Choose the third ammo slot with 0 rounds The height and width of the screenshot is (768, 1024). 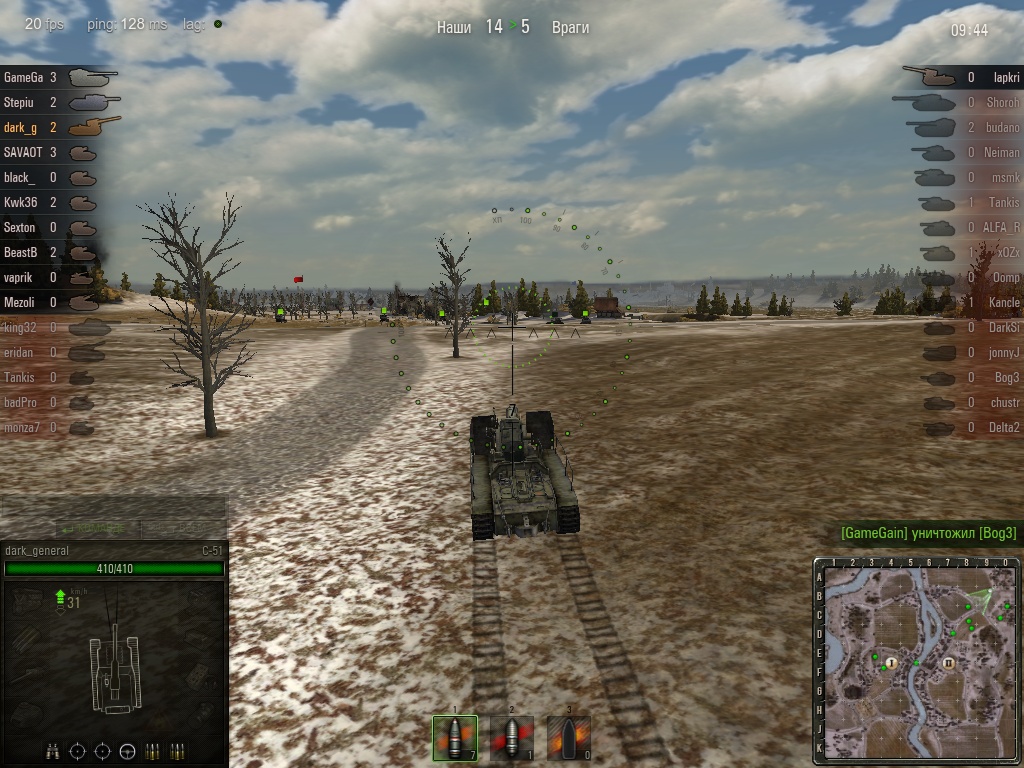[568, 738]
